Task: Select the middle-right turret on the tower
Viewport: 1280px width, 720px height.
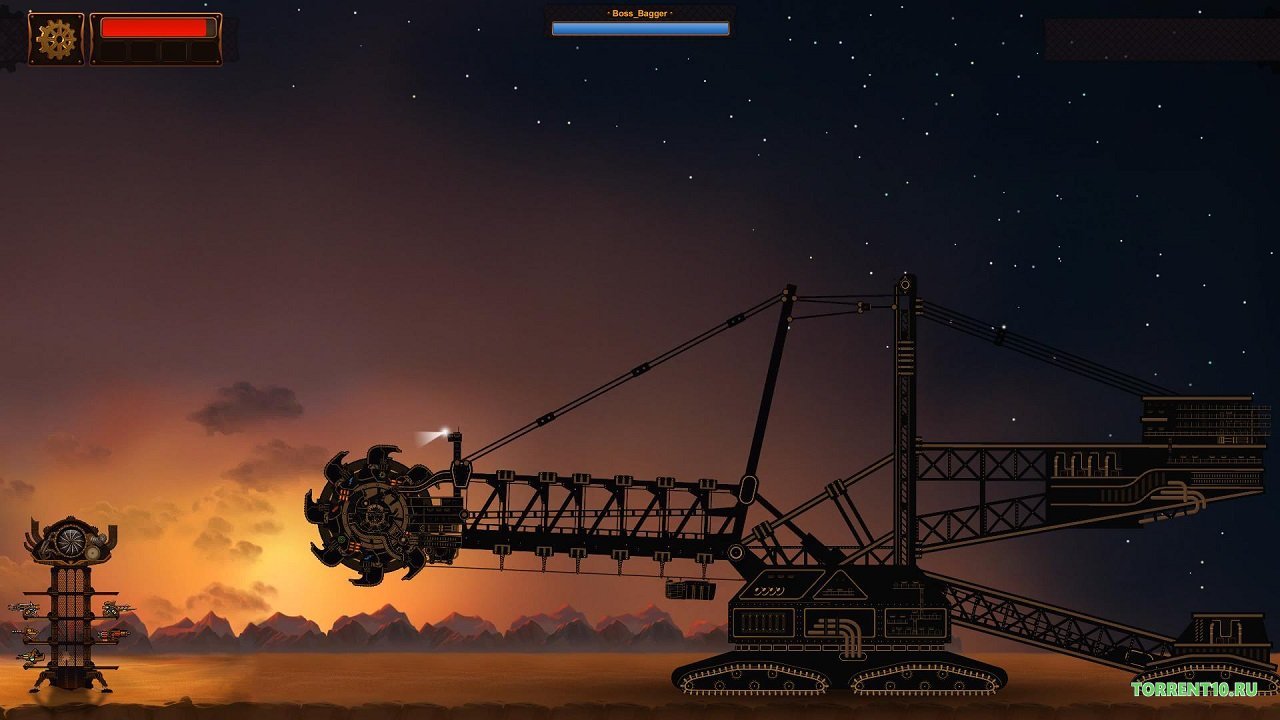Action: point(114,634)
